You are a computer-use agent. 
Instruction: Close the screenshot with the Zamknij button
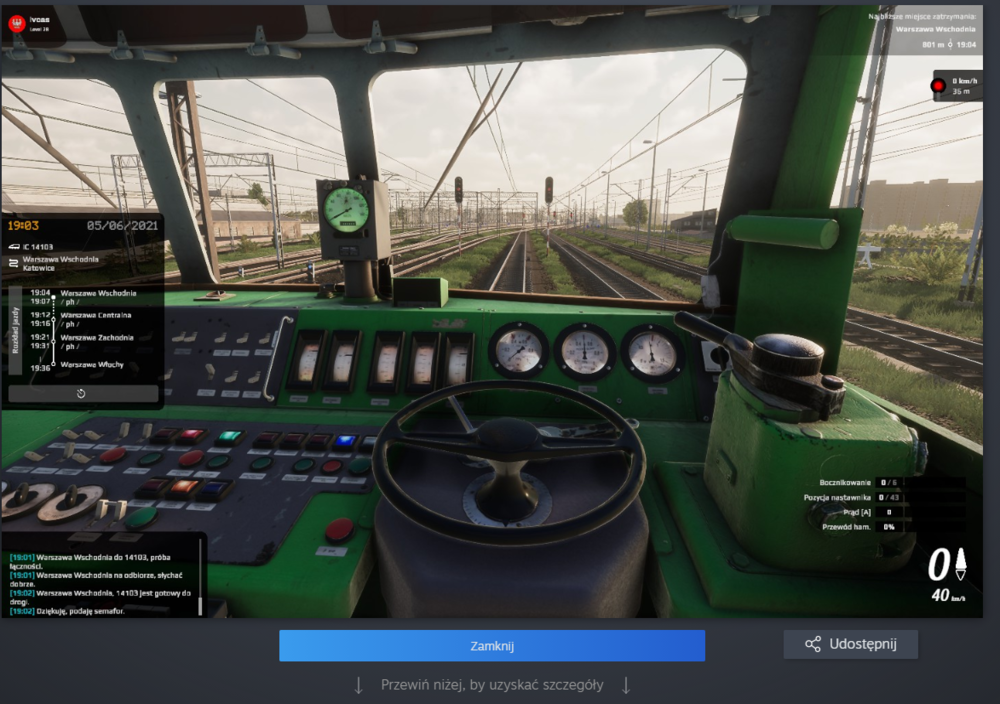[x=491, y=646]
